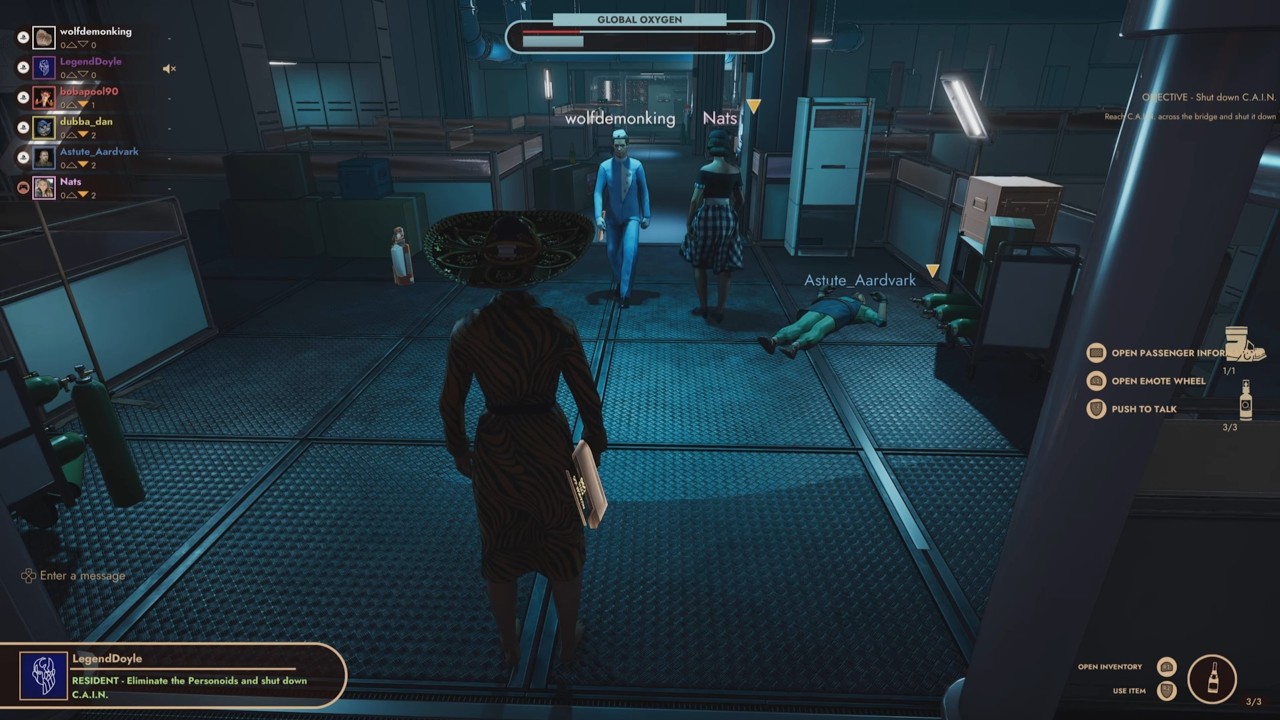This screenshot has width=1280, height=720.
Task: Focus the 'Enter a message' chat box
Action: 82,576
